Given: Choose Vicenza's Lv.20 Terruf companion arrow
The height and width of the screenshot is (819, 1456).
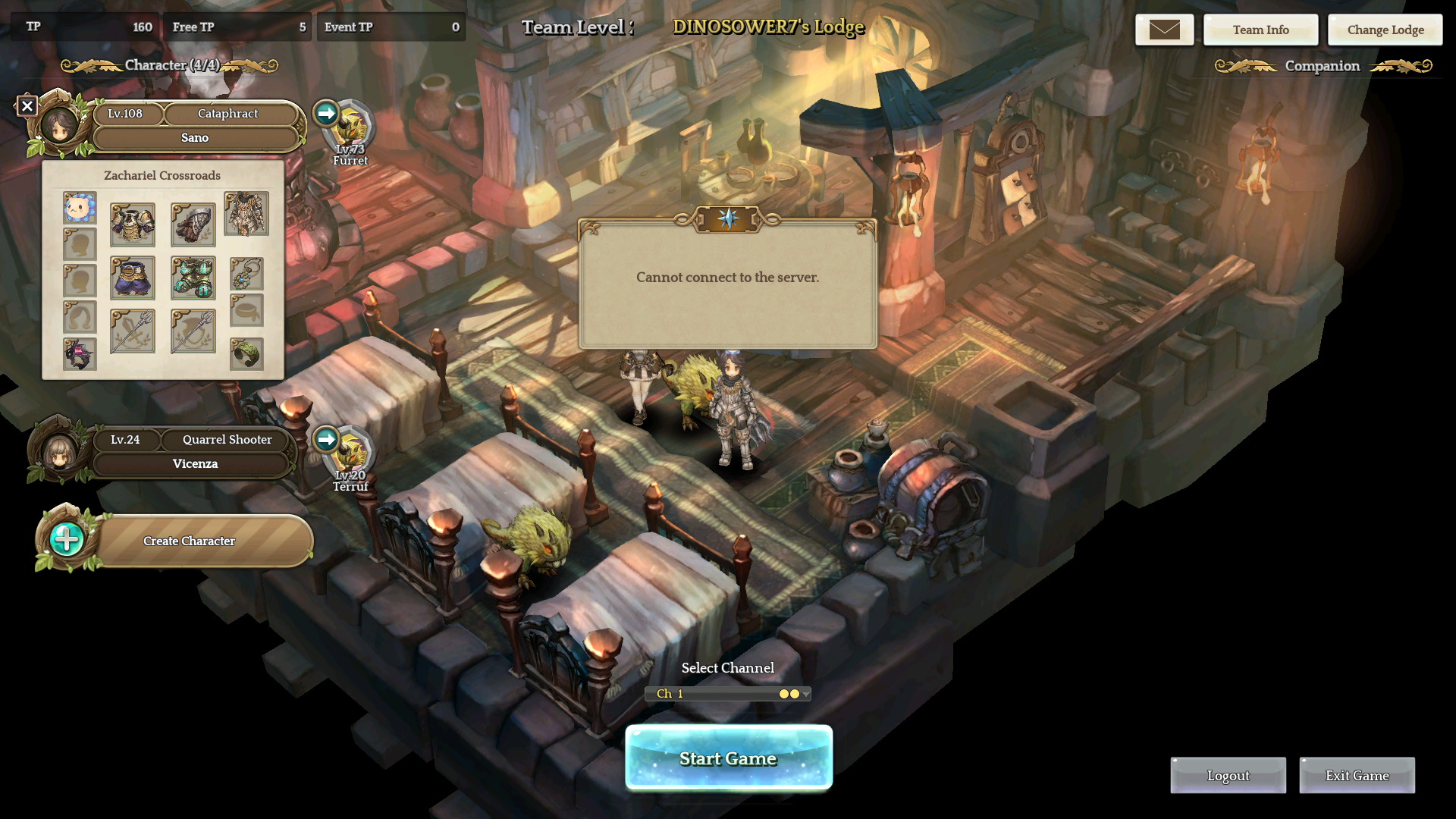Looking at the screenshot, I should click(x=326, y=439).
